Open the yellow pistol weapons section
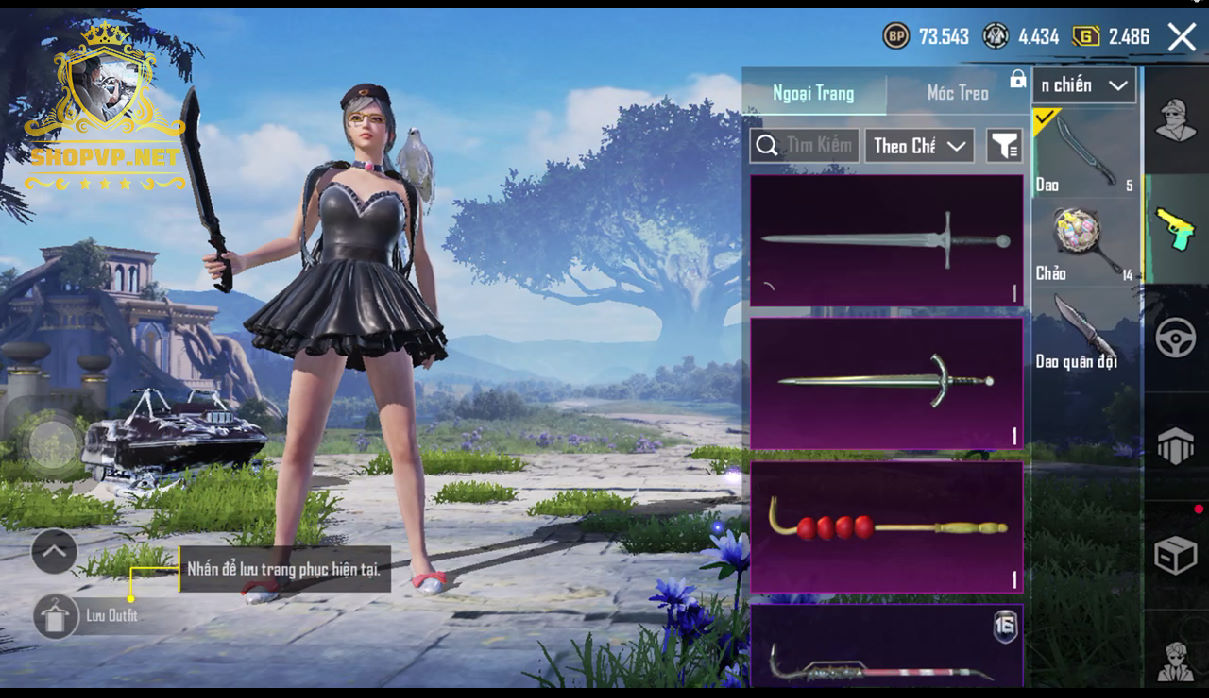Image resolution: width=1209 pixels, height=698 pixels. click(x=1175, y=229)
